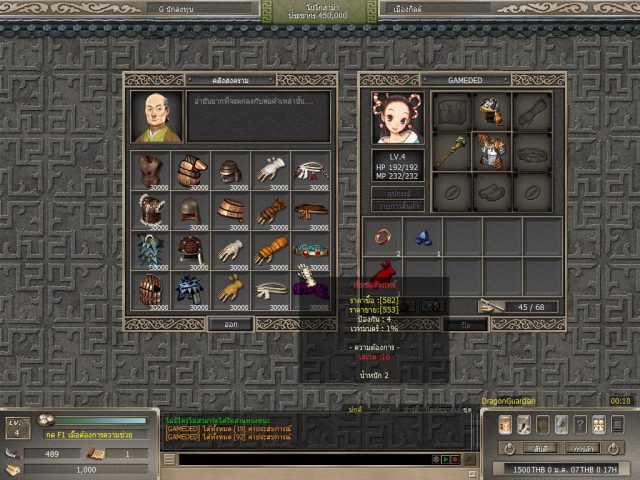Select the equipped black and gold hat

click(x=490, y=109)
